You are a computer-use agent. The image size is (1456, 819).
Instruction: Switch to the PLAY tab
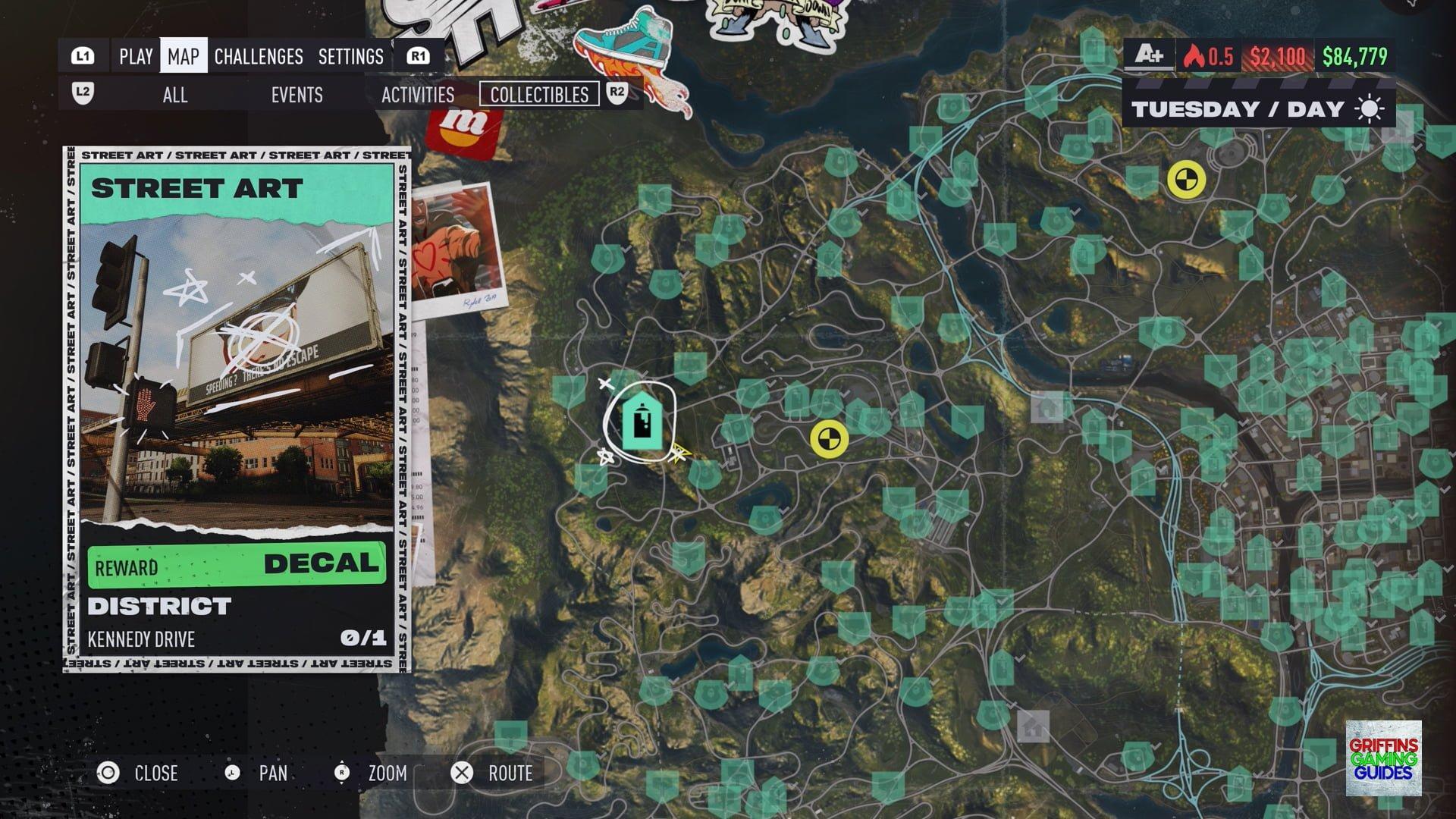(x=136, y=56)
